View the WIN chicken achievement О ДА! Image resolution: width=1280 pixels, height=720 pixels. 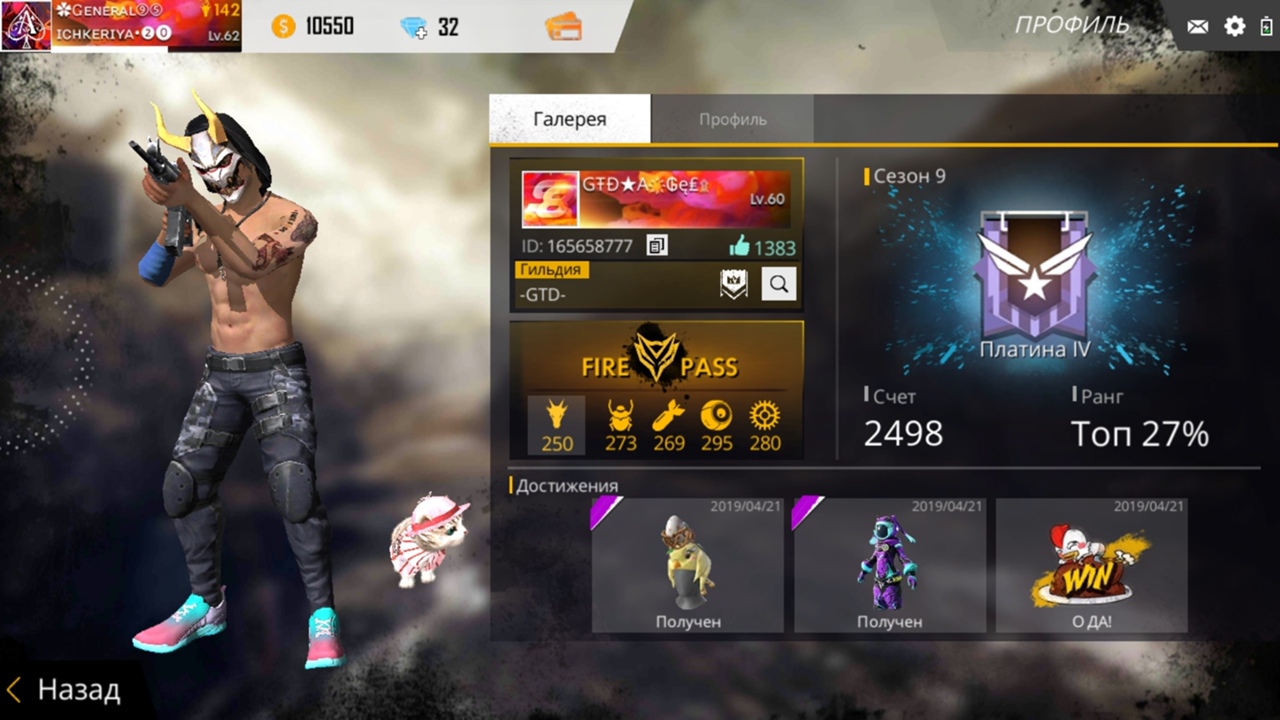coord(1091,566)
